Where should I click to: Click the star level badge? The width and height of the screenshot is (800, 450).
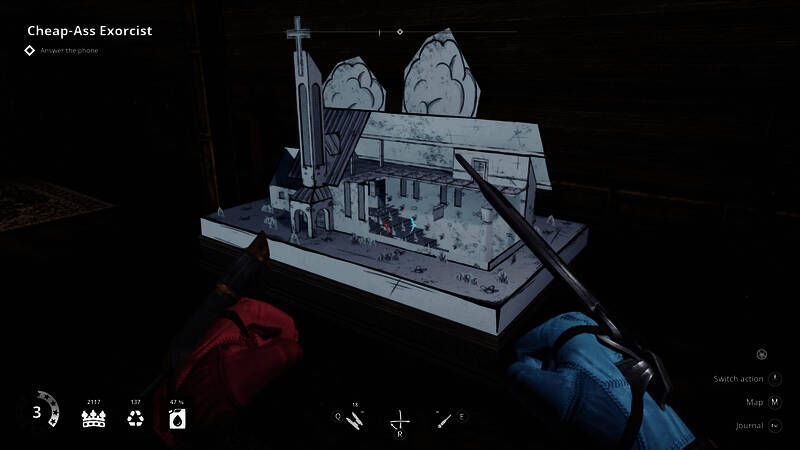point(39,412)
